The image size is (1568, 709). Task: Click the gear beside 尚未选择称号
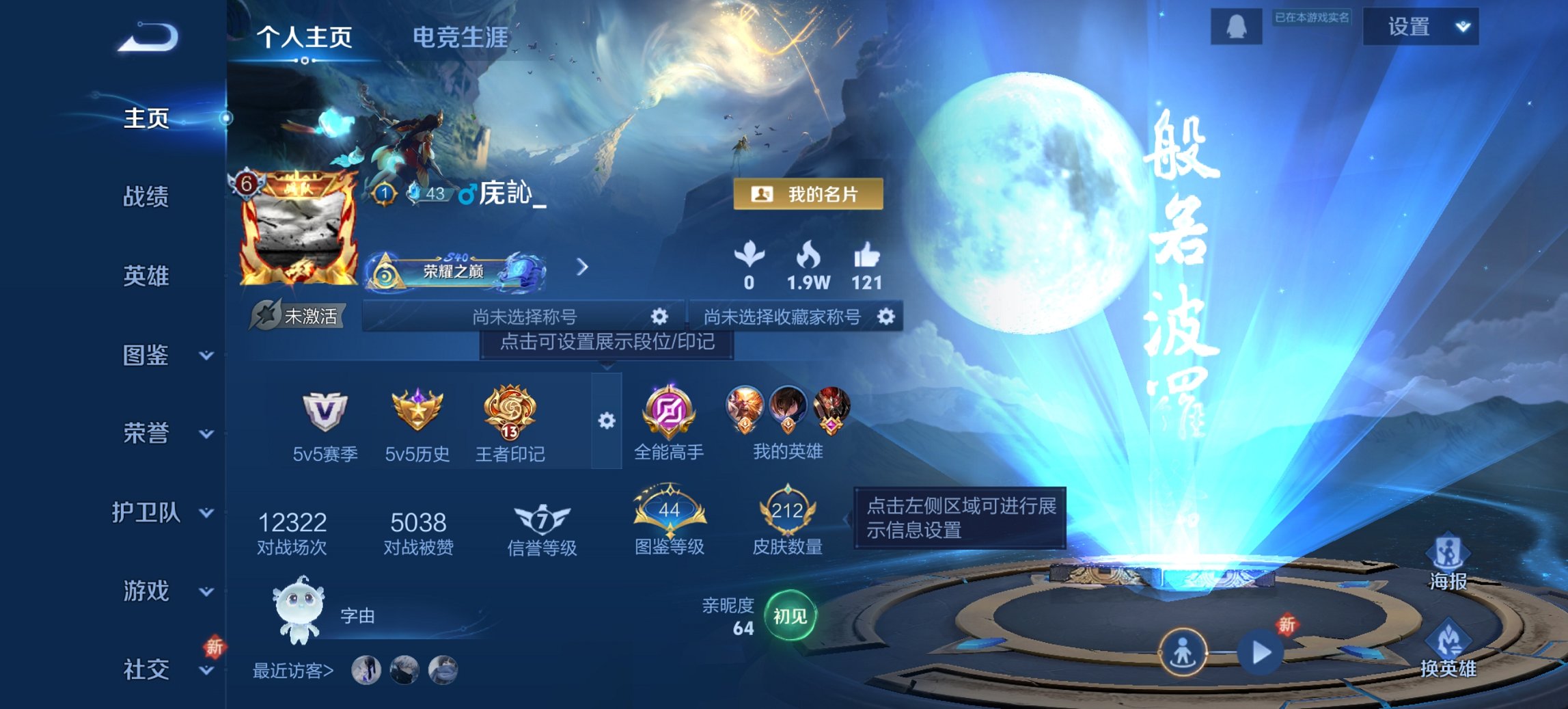coord(660,318)
